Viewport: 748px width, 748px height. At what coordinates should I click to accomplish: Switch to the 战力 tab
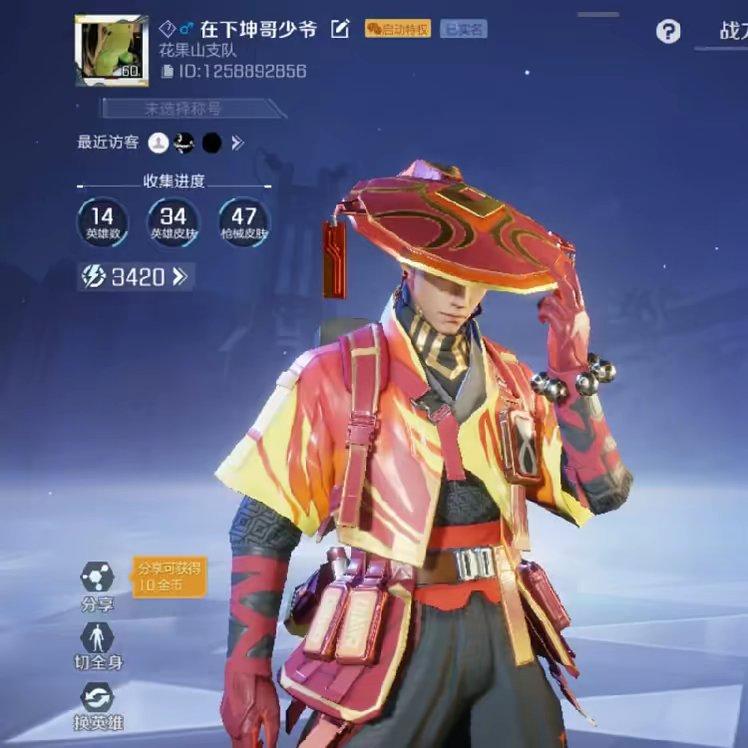pyautogui.click(x=731, y=32)
